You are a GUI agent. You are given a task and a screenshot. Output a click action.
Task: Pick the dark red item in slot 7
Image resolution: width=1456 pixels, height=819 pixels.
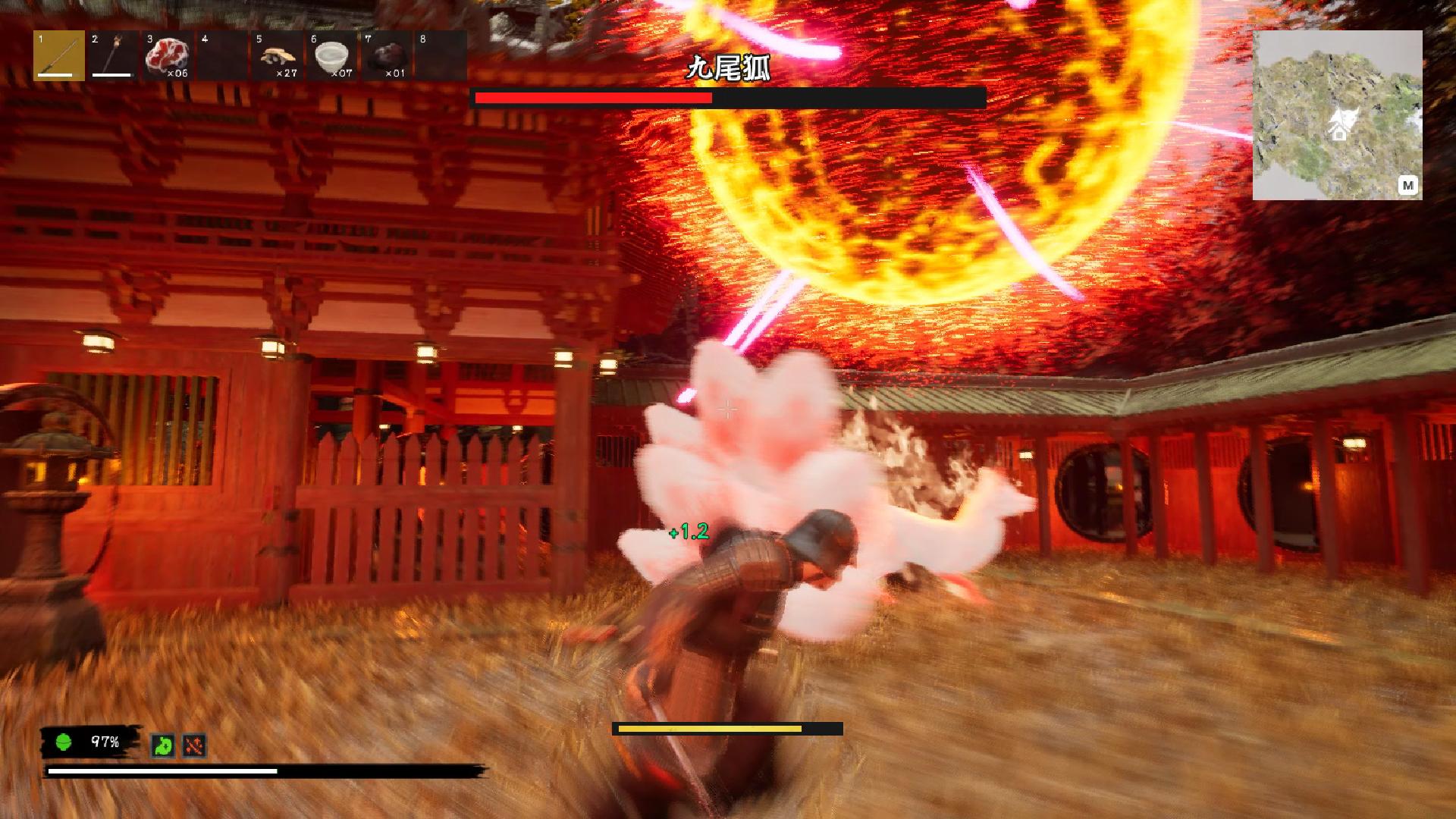click(386, 55)
